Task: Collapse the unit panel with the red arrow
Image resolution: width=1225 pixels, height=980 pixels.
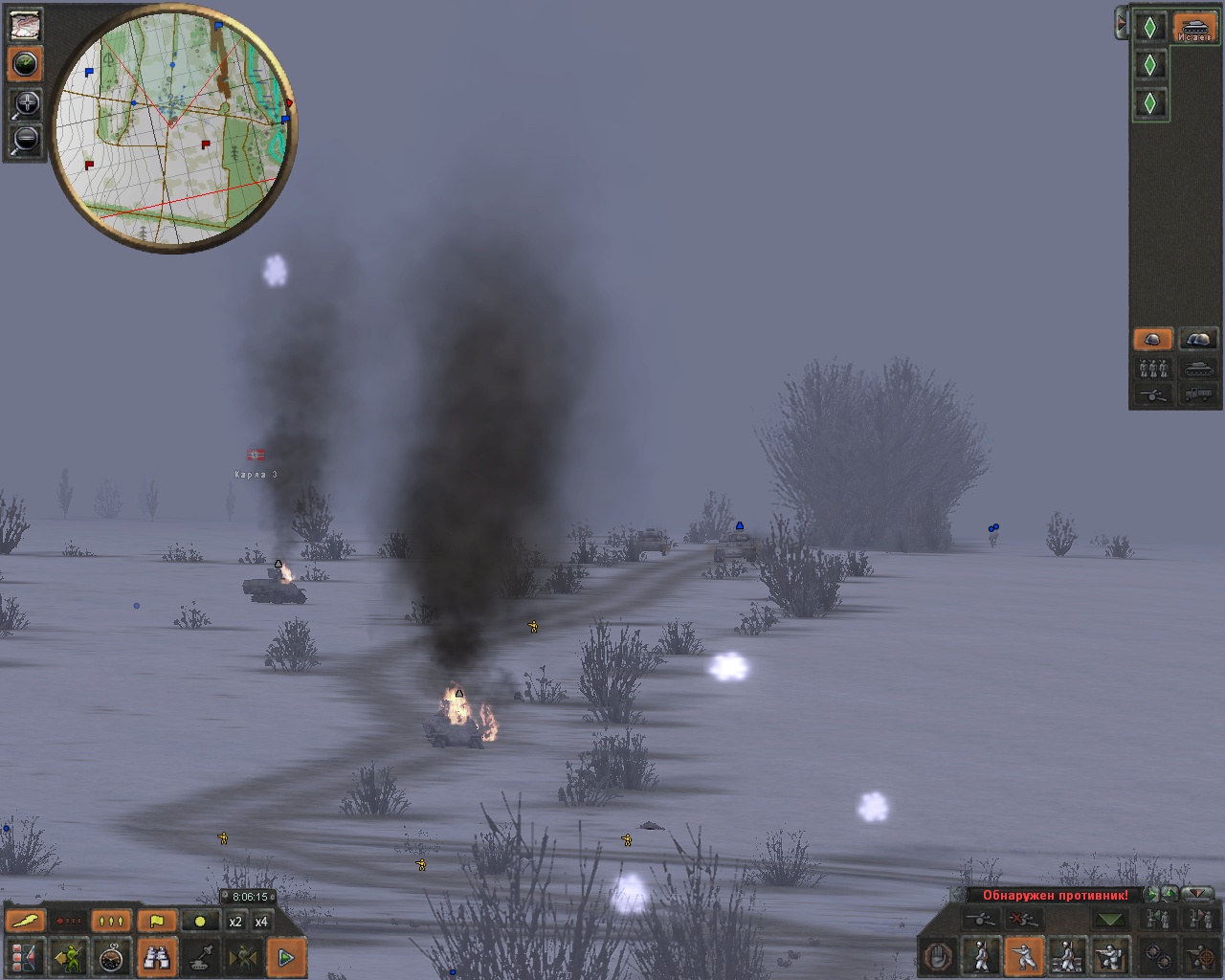Action: click(x=1121, y=24)
